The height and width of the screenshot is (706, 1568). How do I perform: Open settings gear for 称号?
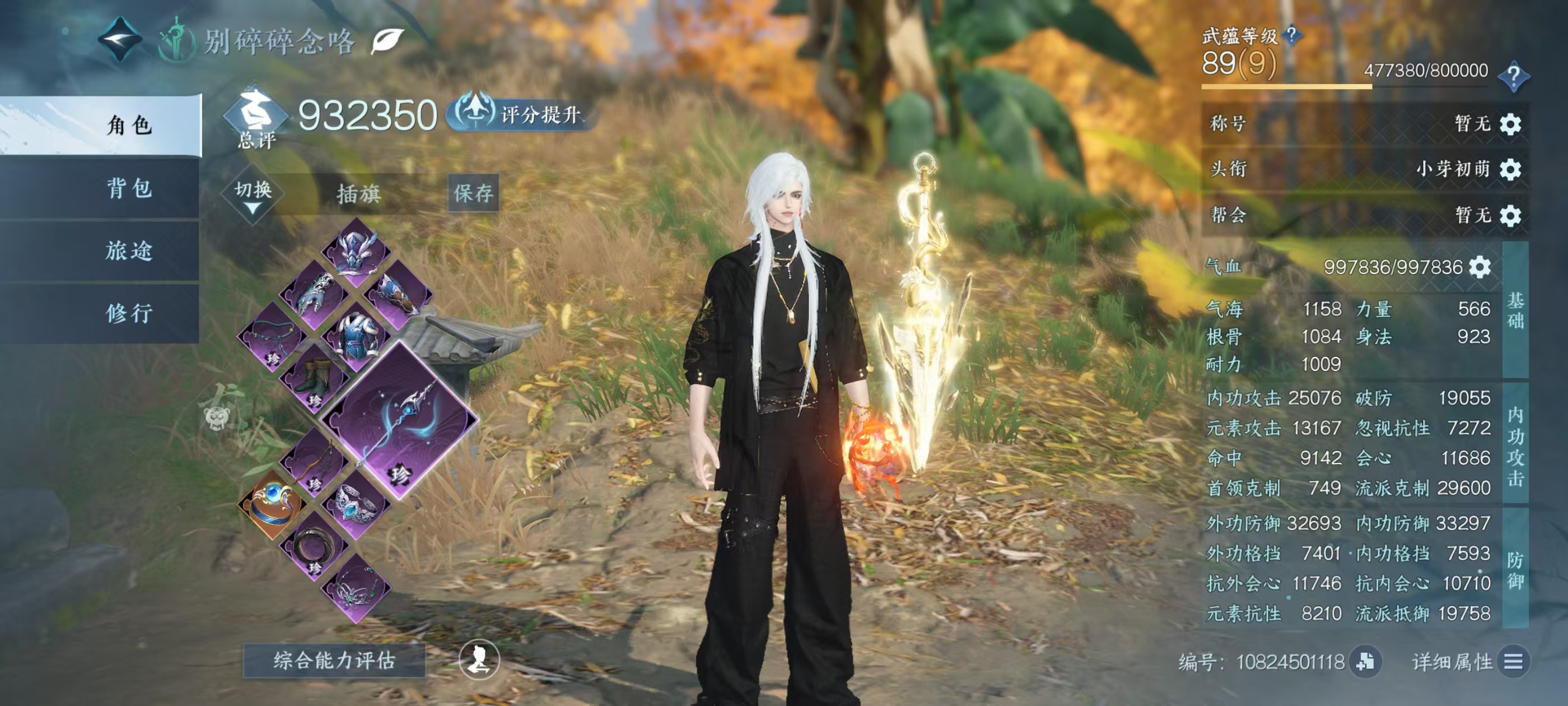click(x=1510, y=124)
